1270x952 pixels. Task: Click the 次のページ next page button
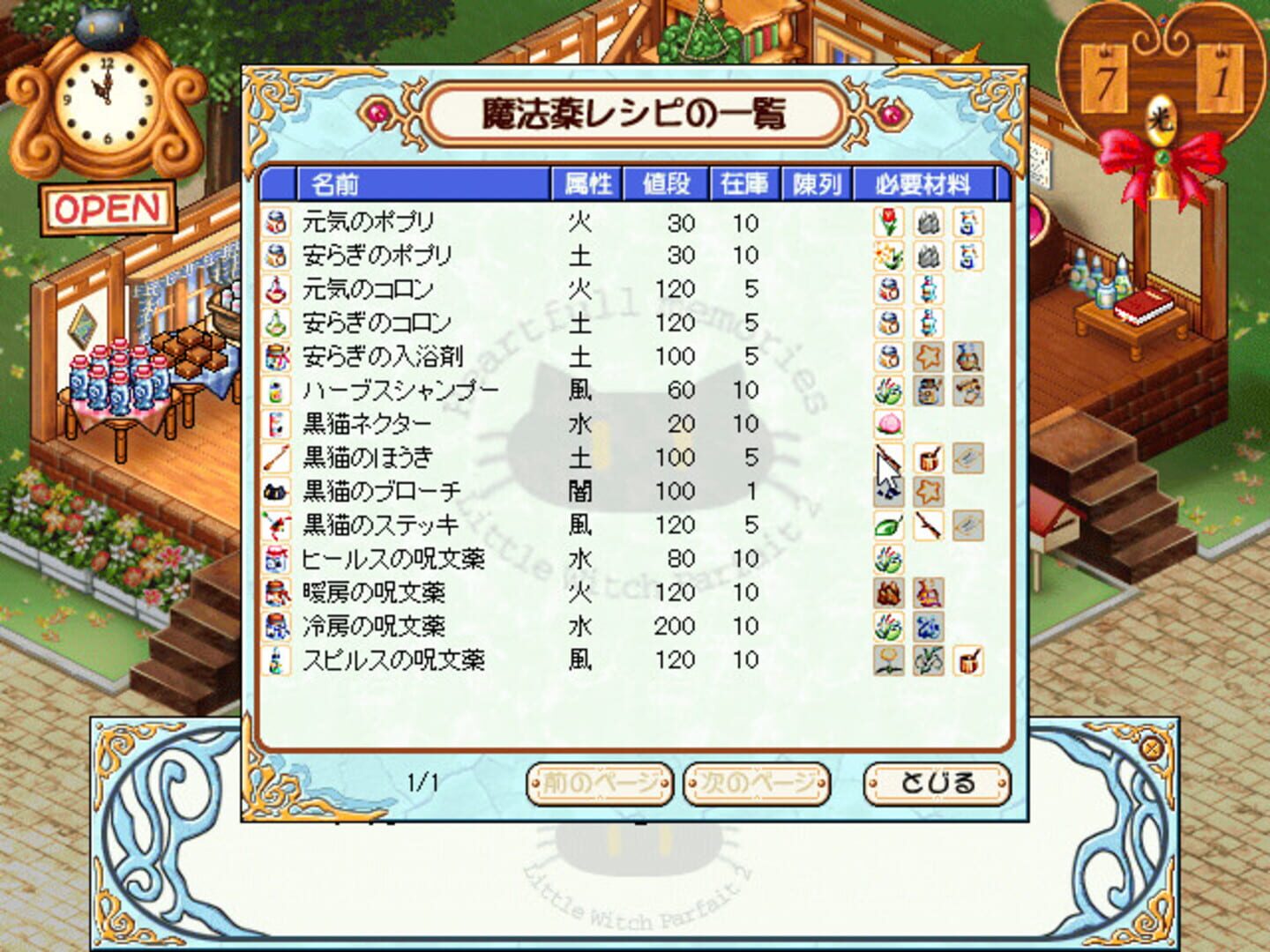tap(757, 782)
